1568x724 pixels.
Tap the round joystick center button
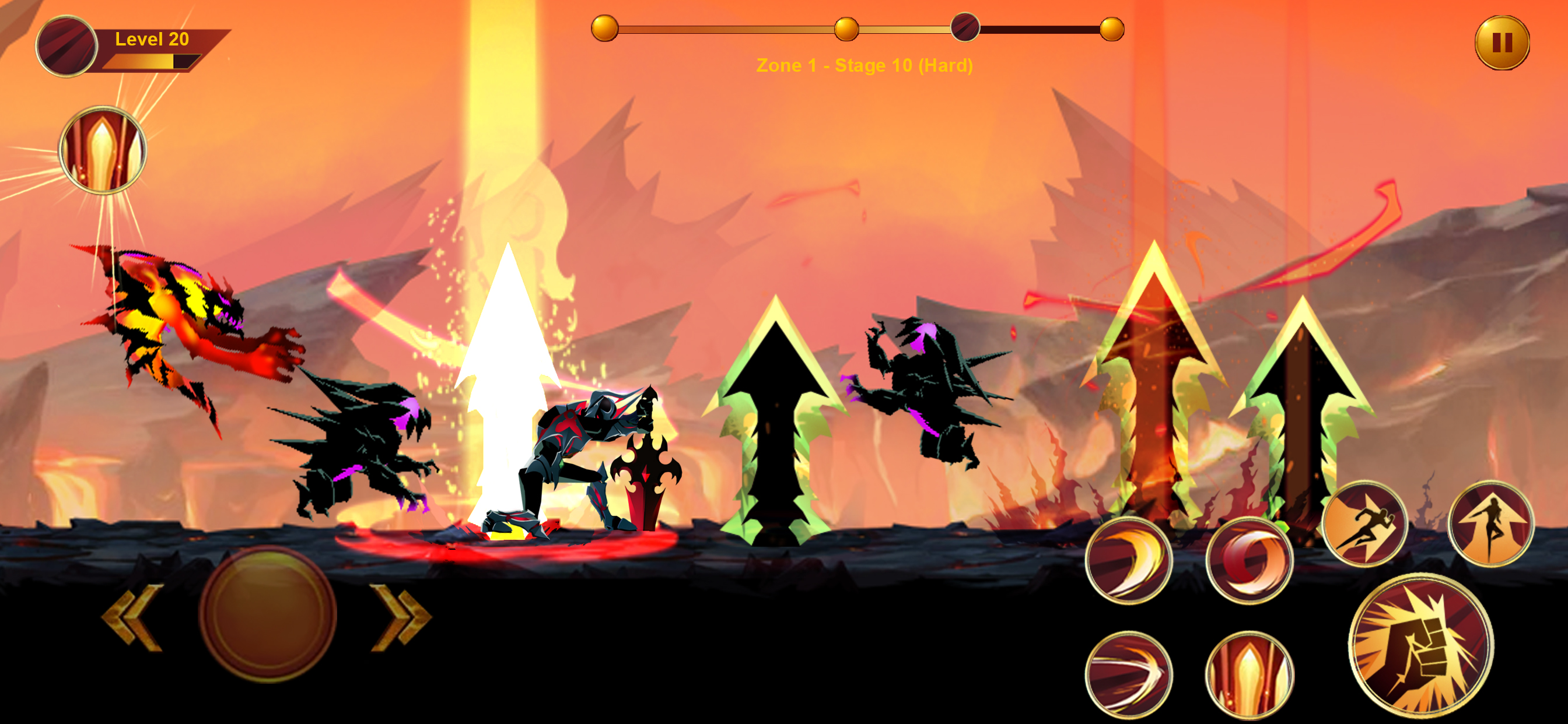click(x=268, y=613)
